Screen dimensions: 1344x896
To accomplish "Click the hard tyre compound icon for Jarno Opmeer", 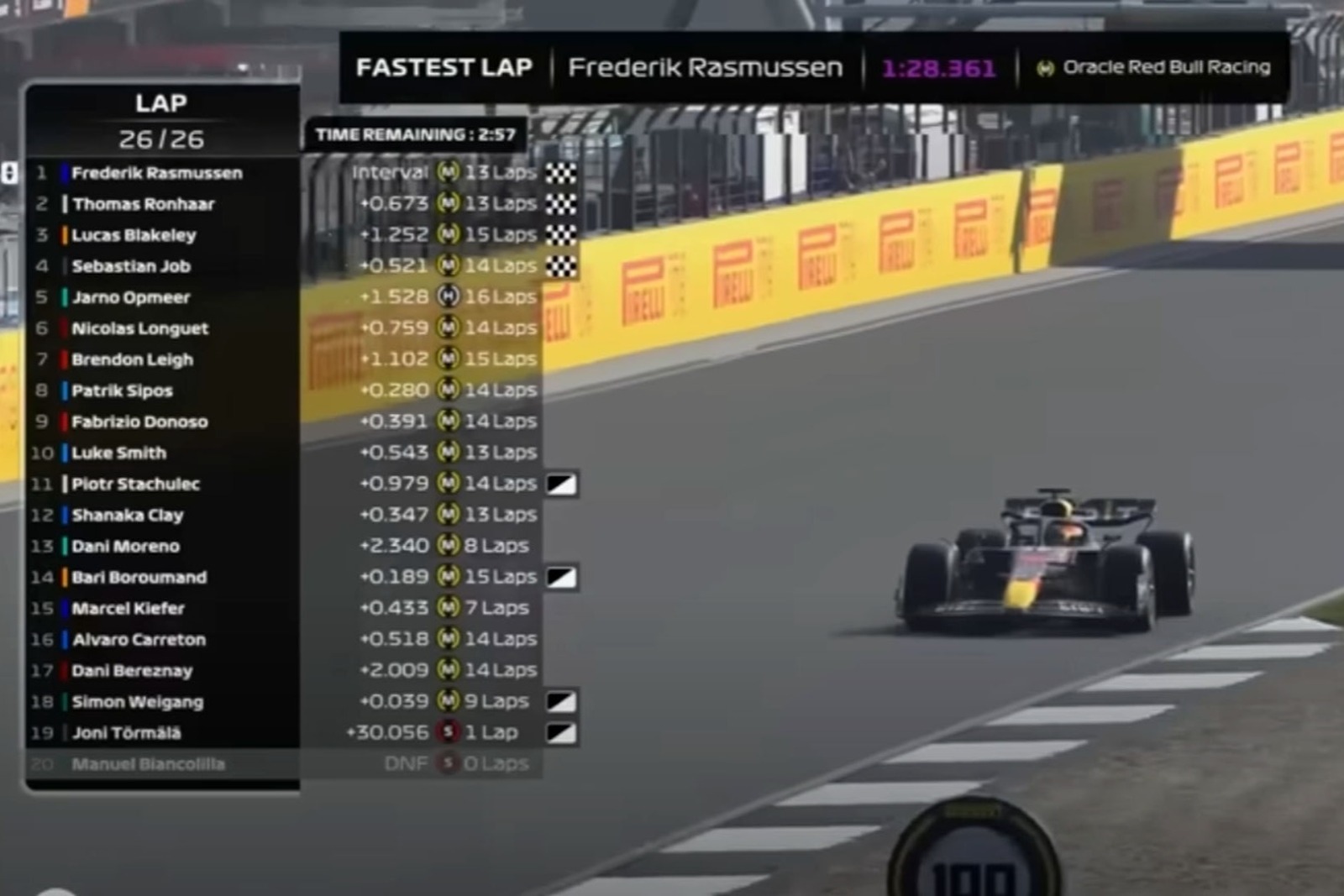I will (x=450, y=296).
